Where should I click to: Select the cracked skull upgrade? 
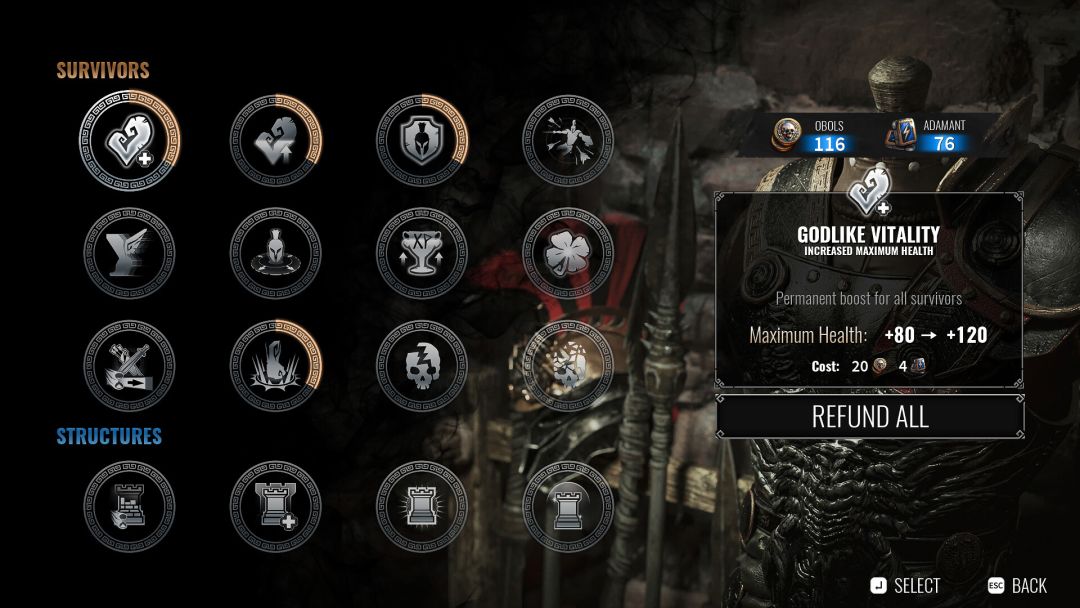point(422,366)
